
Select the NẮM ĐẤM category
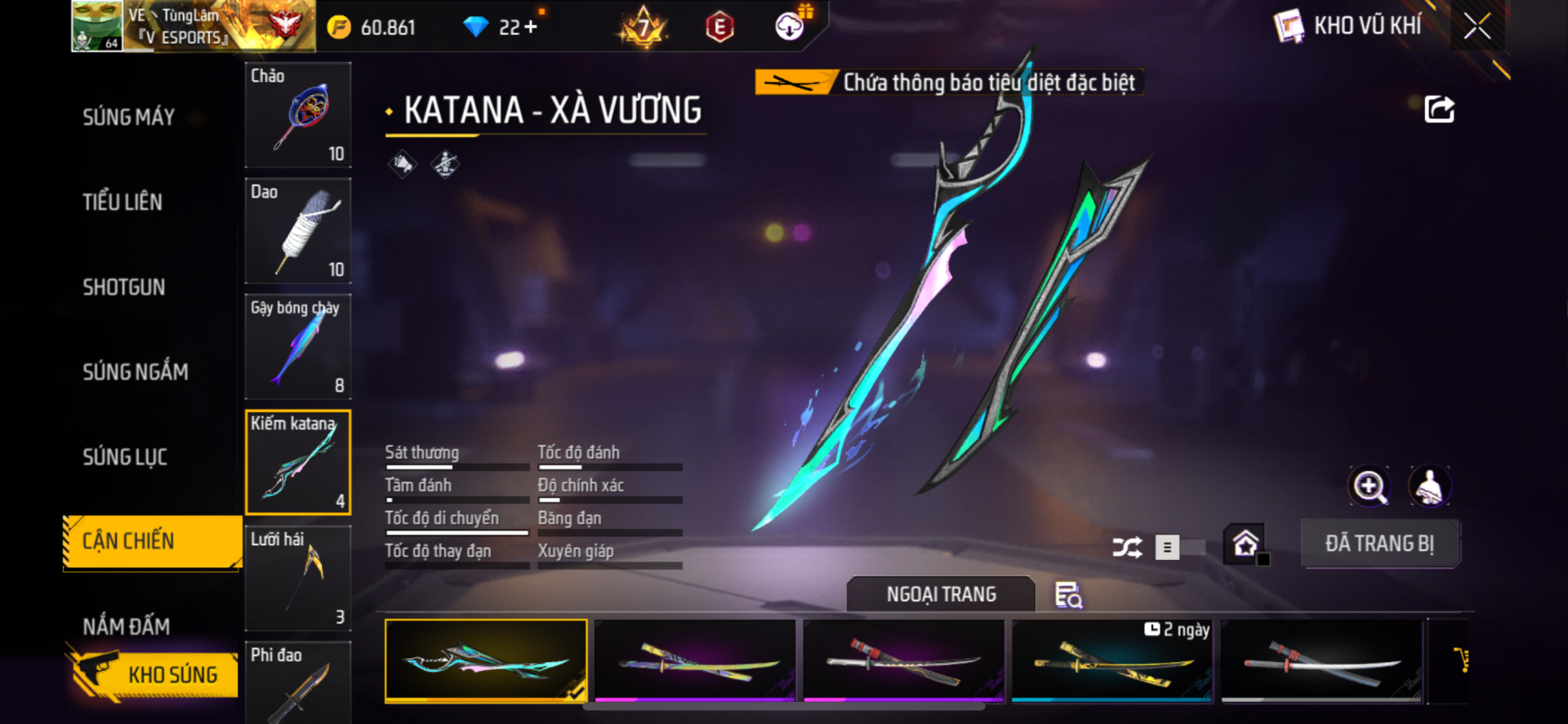click(127, 627)
